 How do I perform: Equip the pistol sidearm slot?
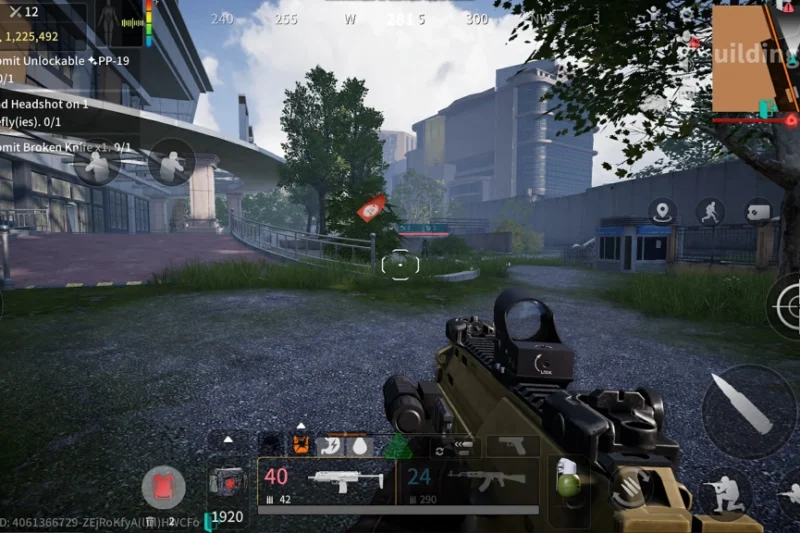pos(512,445)
